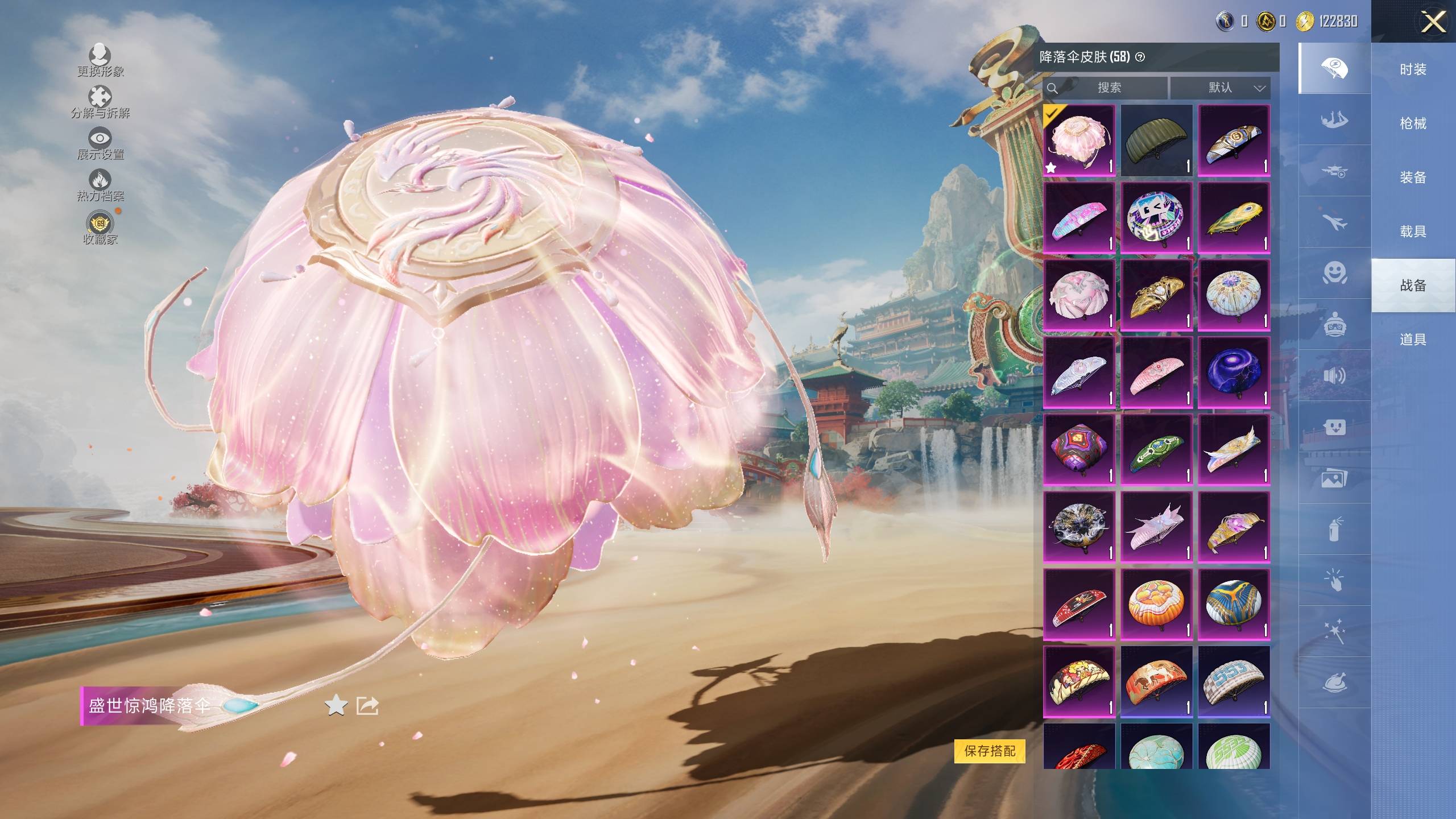Choose the purple galaxy parachute skin

[x=1234, y=372]
